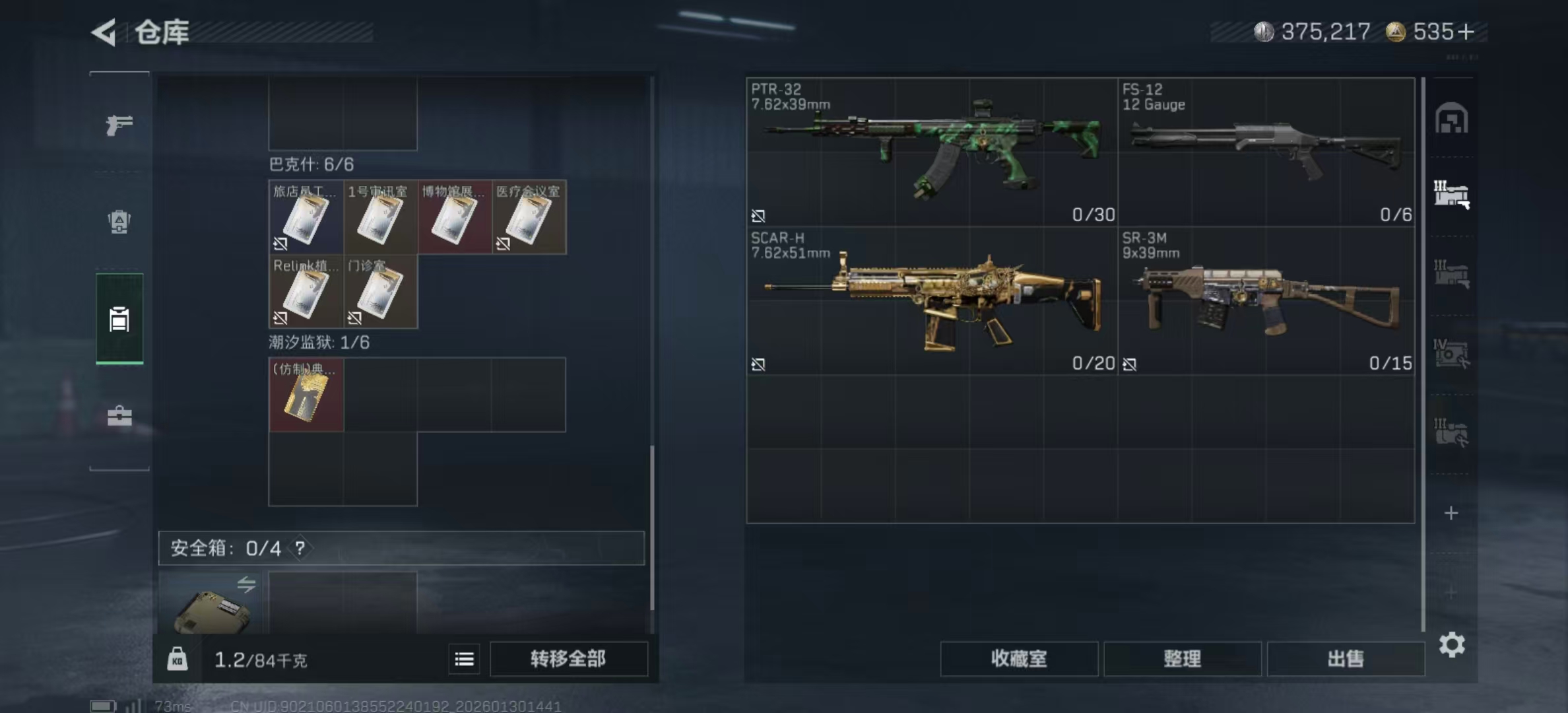Switch to the 收藏室 tab
1568x713 pixels.
(x=1020, y=660)
